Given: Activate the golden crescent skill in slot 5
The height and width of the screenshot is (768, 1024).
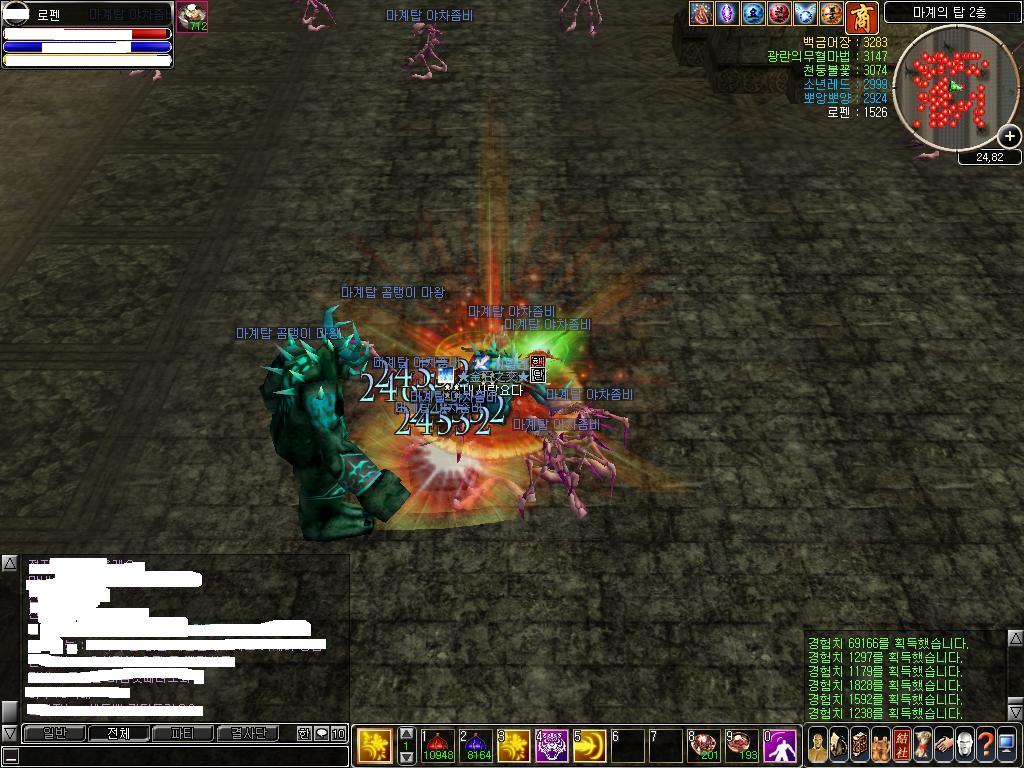Looking at the screenshot, I should pos(590,745).
